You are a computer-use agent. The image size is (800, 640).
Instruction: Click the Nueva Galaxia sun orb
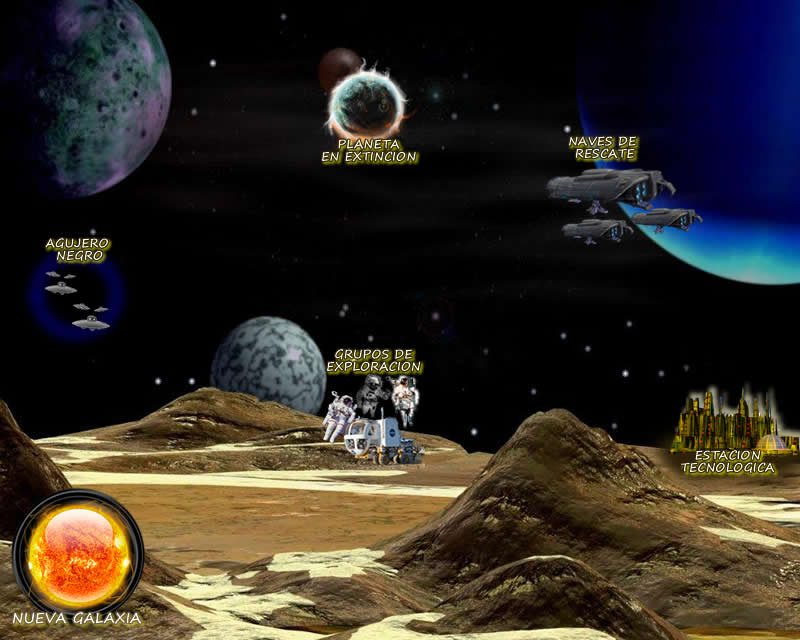point(78,553)
